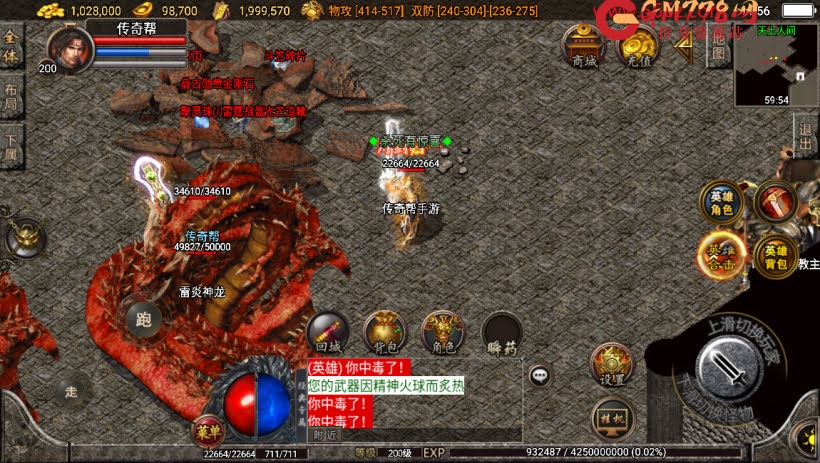Screen dimensions: 820x463
Task: Open the 背包 backpack
Action: [x=384, y=333]
